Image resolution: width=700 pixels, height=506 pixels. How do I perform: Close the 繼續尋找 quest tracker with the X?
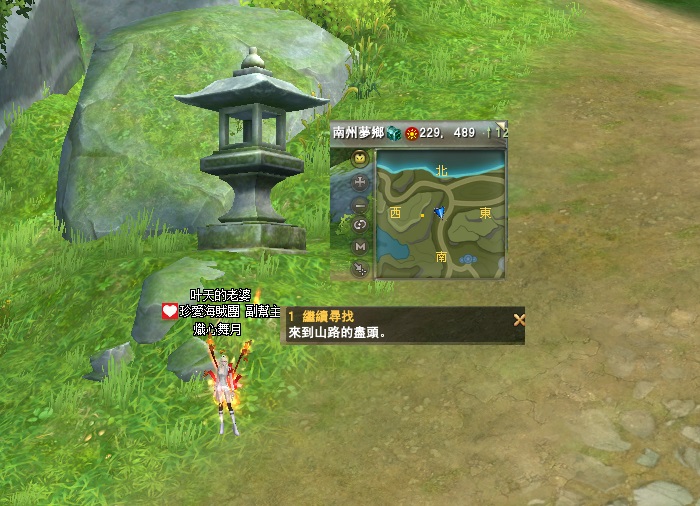point(518,320)
